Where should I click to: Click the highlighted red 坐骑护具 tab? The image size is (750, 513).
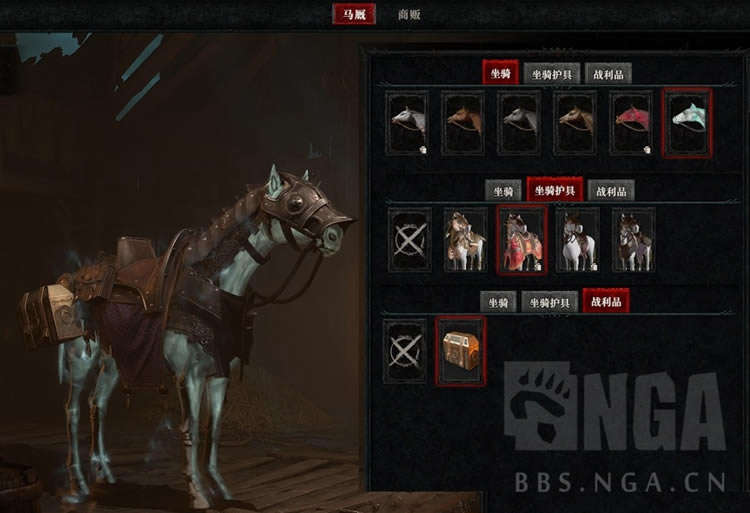pyautogui.click(x=554, y=190)
